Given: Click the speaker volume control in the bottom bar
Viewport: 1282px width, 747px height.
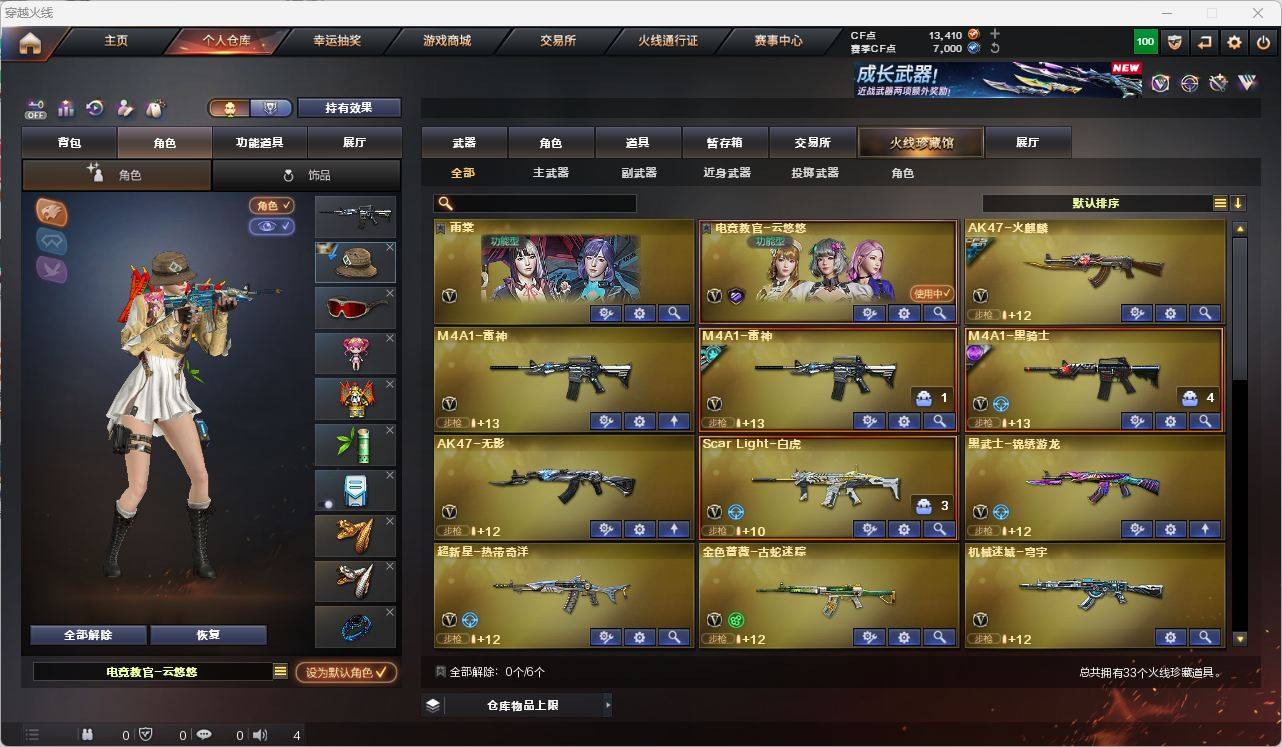Looking at the screenshot, I should point(259,734).
